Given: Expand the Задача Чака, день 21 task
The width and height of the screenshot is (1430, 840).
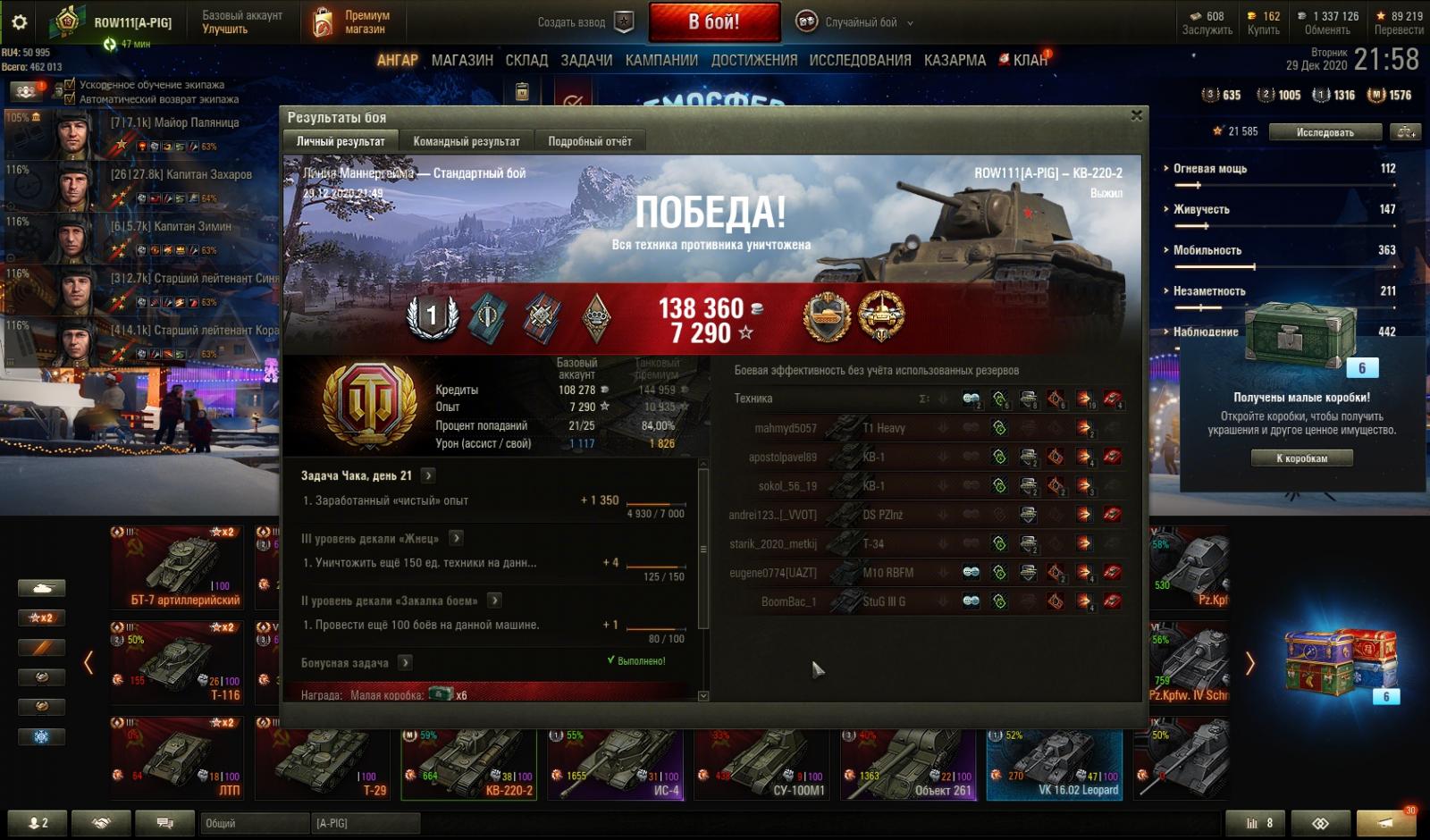Looking at the screenshot, I should (x=428, y=475).
